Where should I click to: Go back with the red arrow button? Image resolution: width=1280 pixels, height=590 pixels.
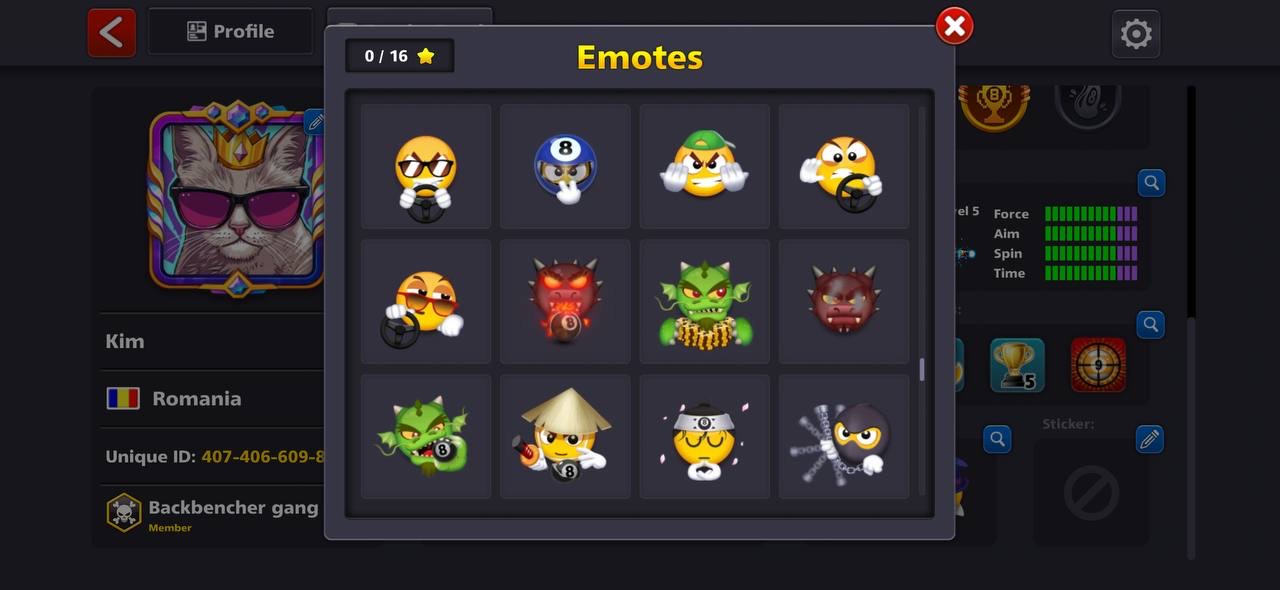(x=111, y=32)
